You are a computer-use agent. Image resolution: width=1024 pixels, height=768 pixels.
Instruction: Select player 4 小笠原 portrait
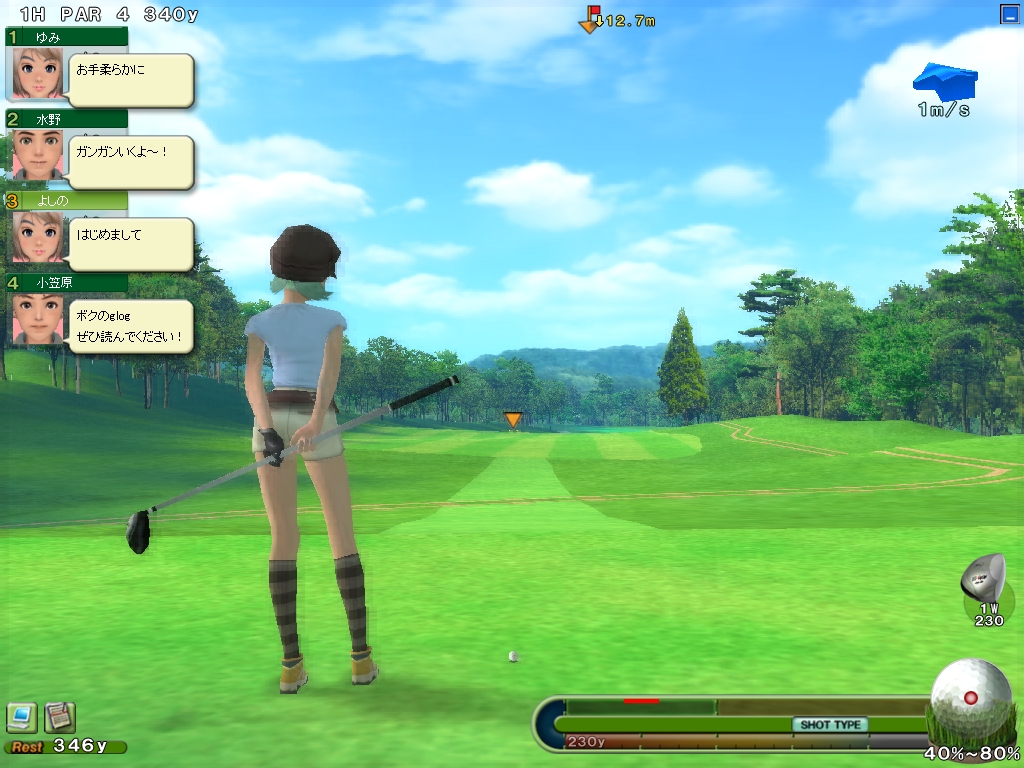36,319
